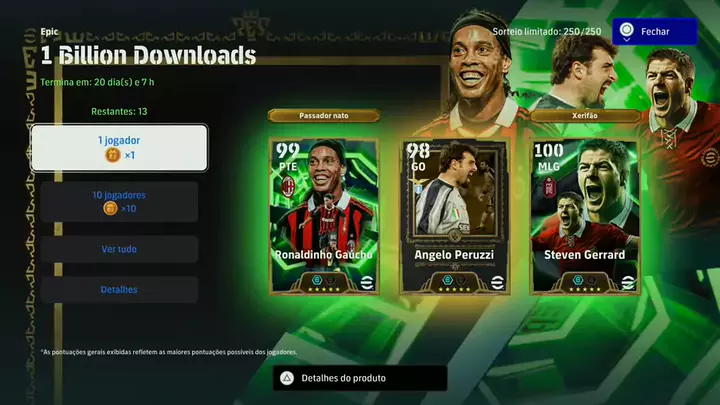This screenshot has width=720, height=405.
Task: Open the Ver tudo list
Action: click(119, 249)
